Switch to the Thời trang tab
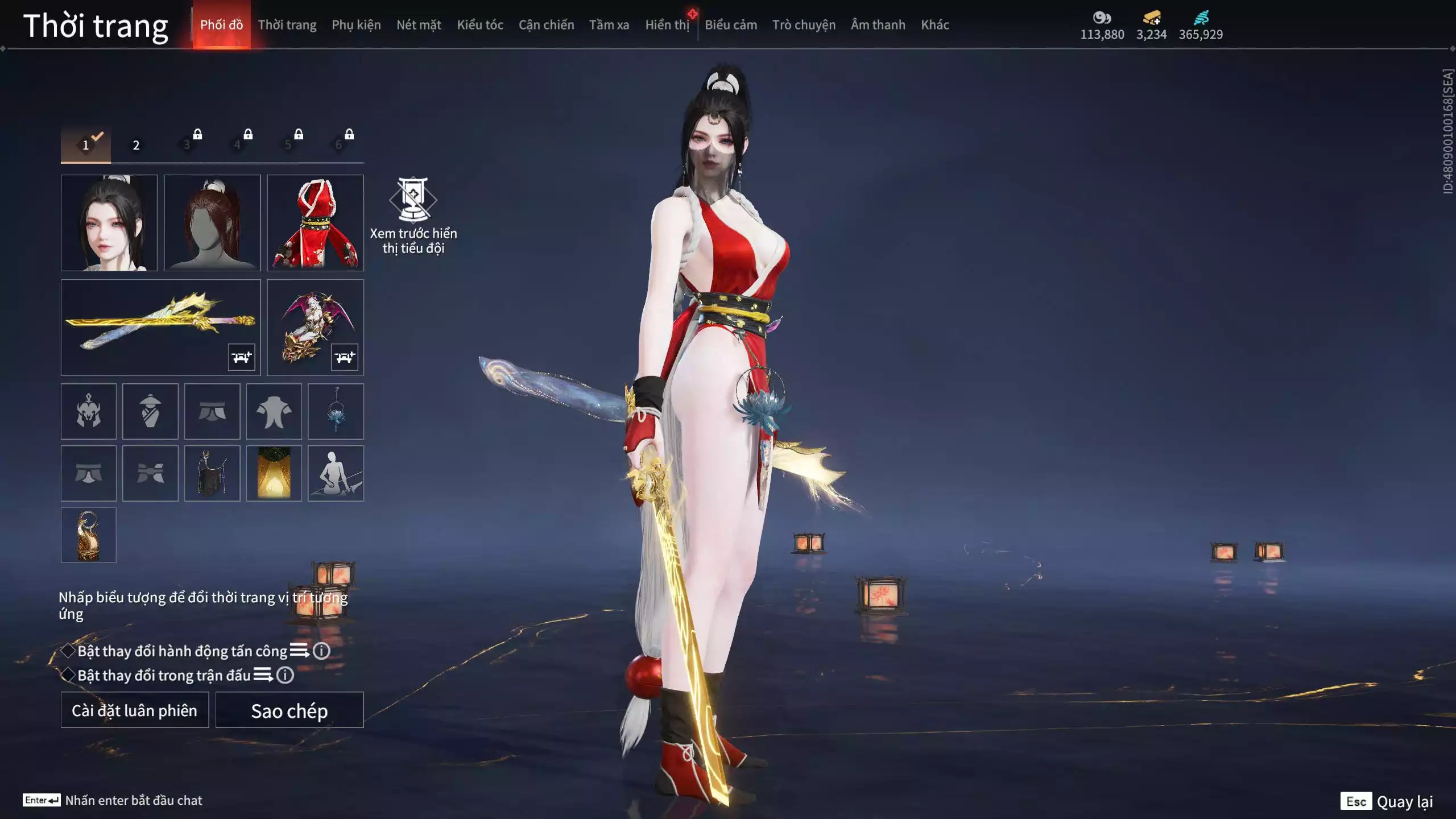 click(x=287, y=25)
